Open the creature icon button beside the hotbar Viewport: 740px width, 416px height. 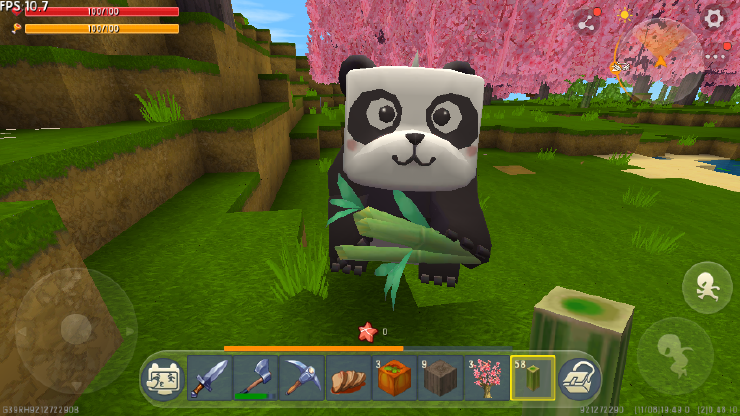click(x=164, y=378)
